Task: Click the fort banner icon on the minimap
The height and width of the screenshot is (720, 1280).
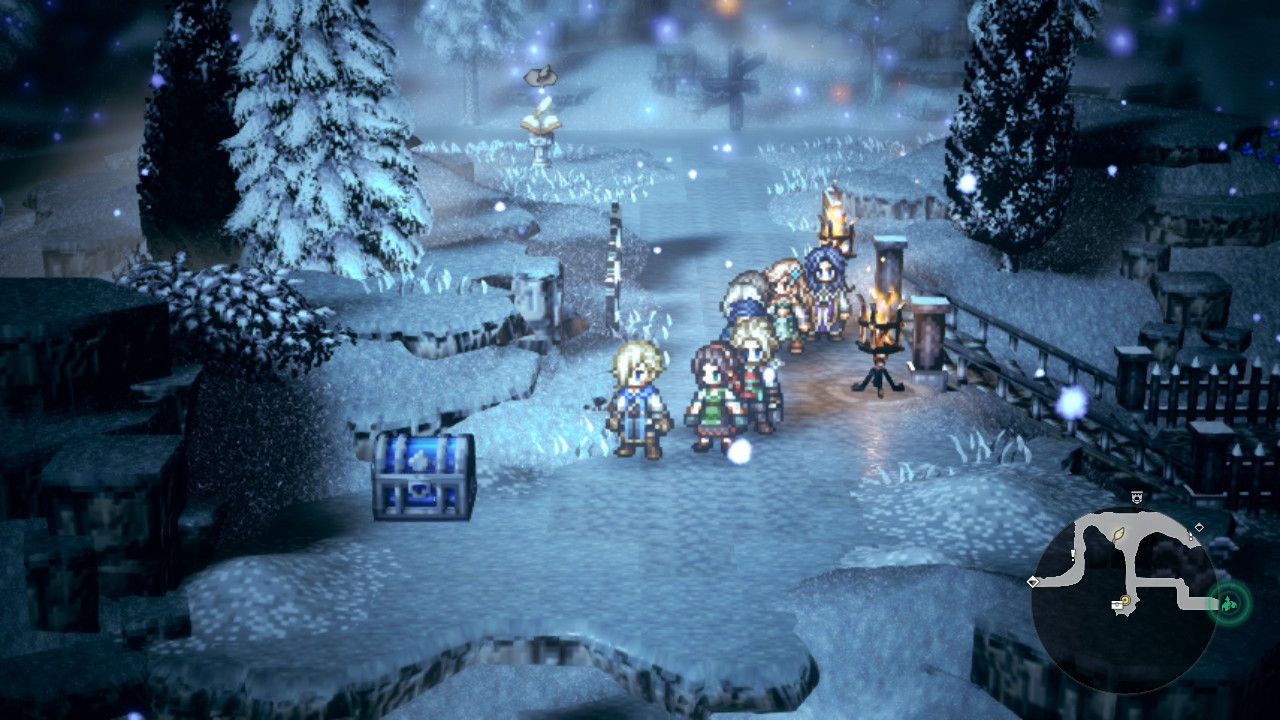Action: pyautogui.click(x=1137, y=495)
